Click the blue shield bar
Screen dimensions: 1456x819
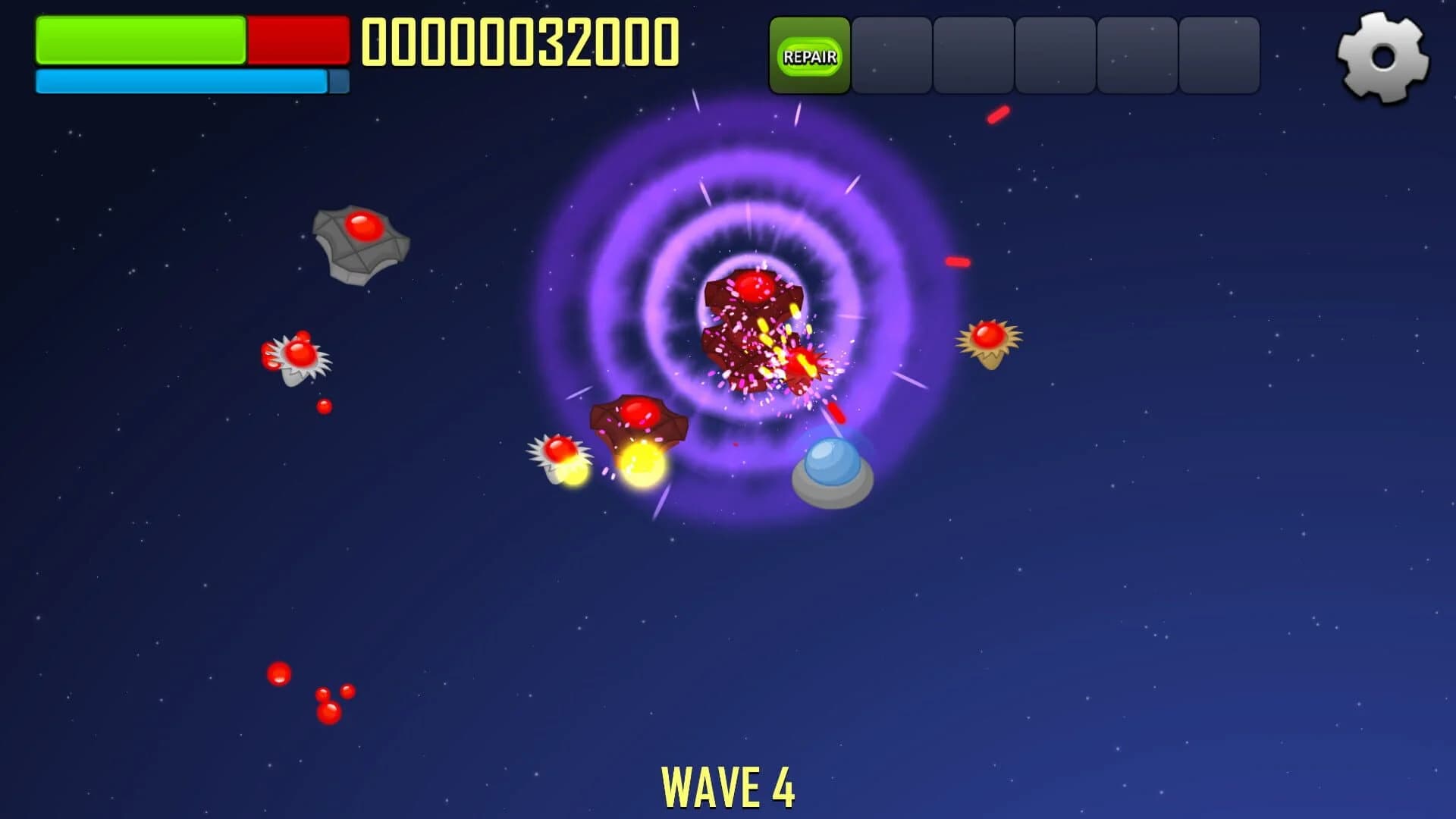pyautogui.click(x=182, y=81)
